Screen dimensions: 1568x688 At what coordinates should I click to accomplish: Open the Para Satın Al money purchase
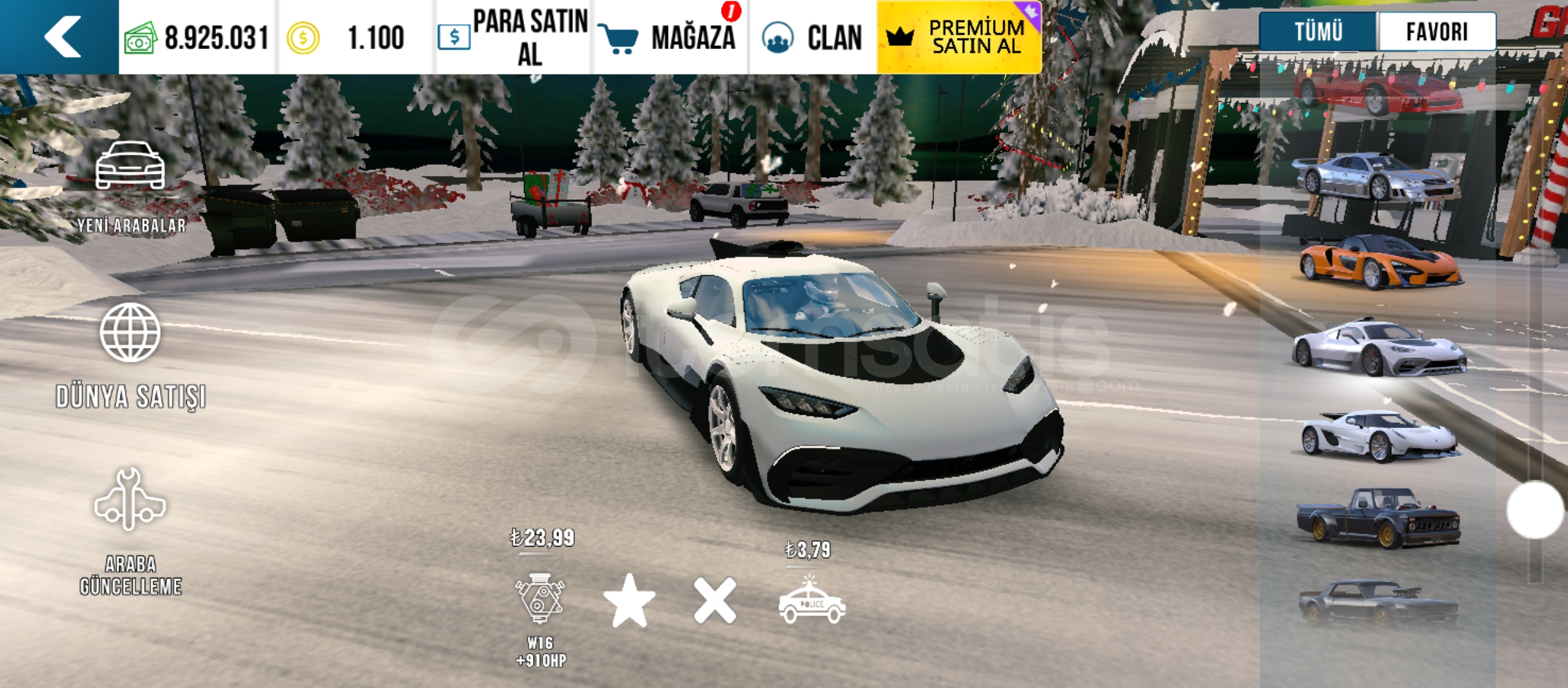(514, 37)
